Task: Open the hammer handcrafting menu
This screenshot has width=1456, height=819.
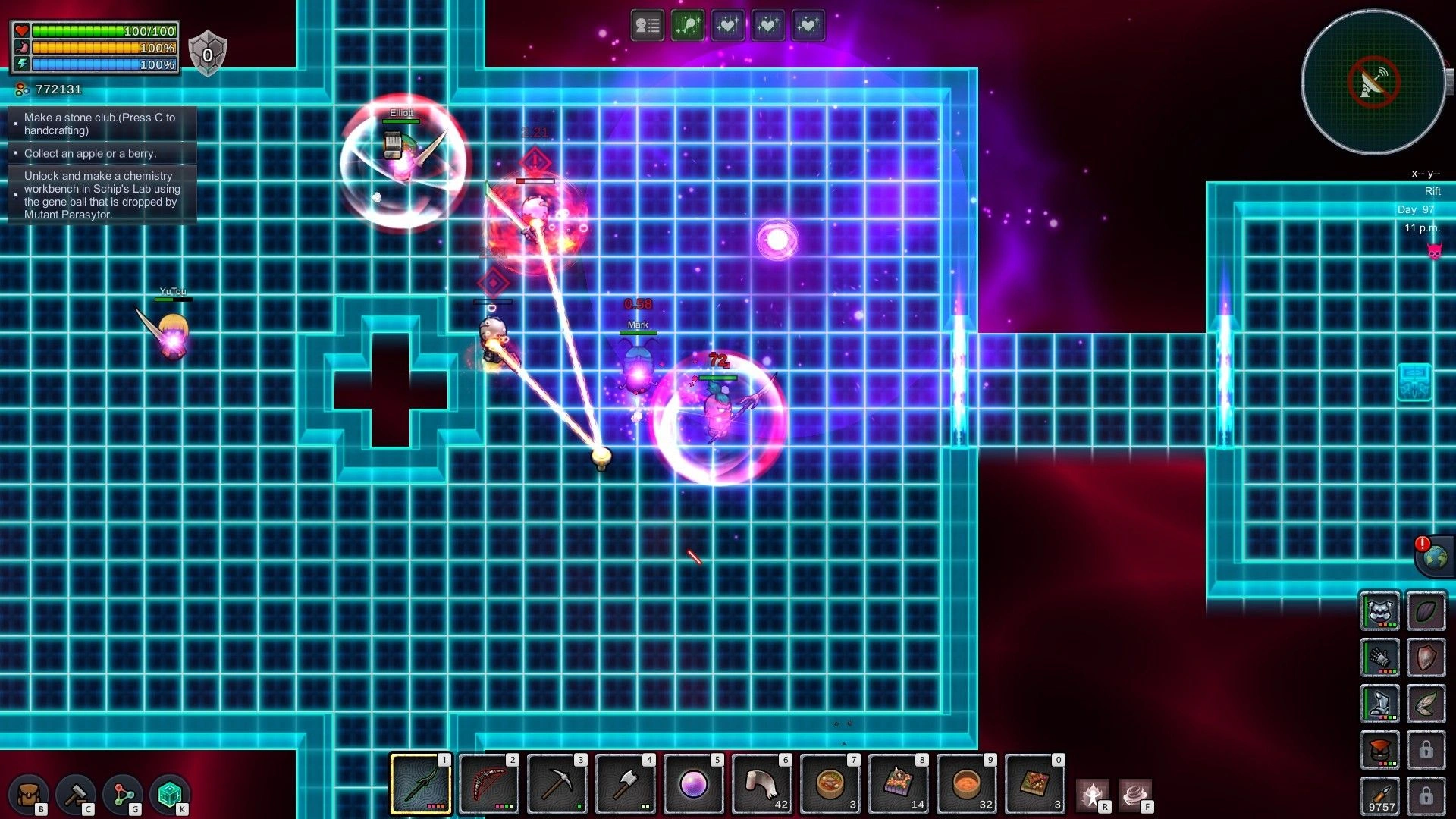Action: [x=76, y=794]
